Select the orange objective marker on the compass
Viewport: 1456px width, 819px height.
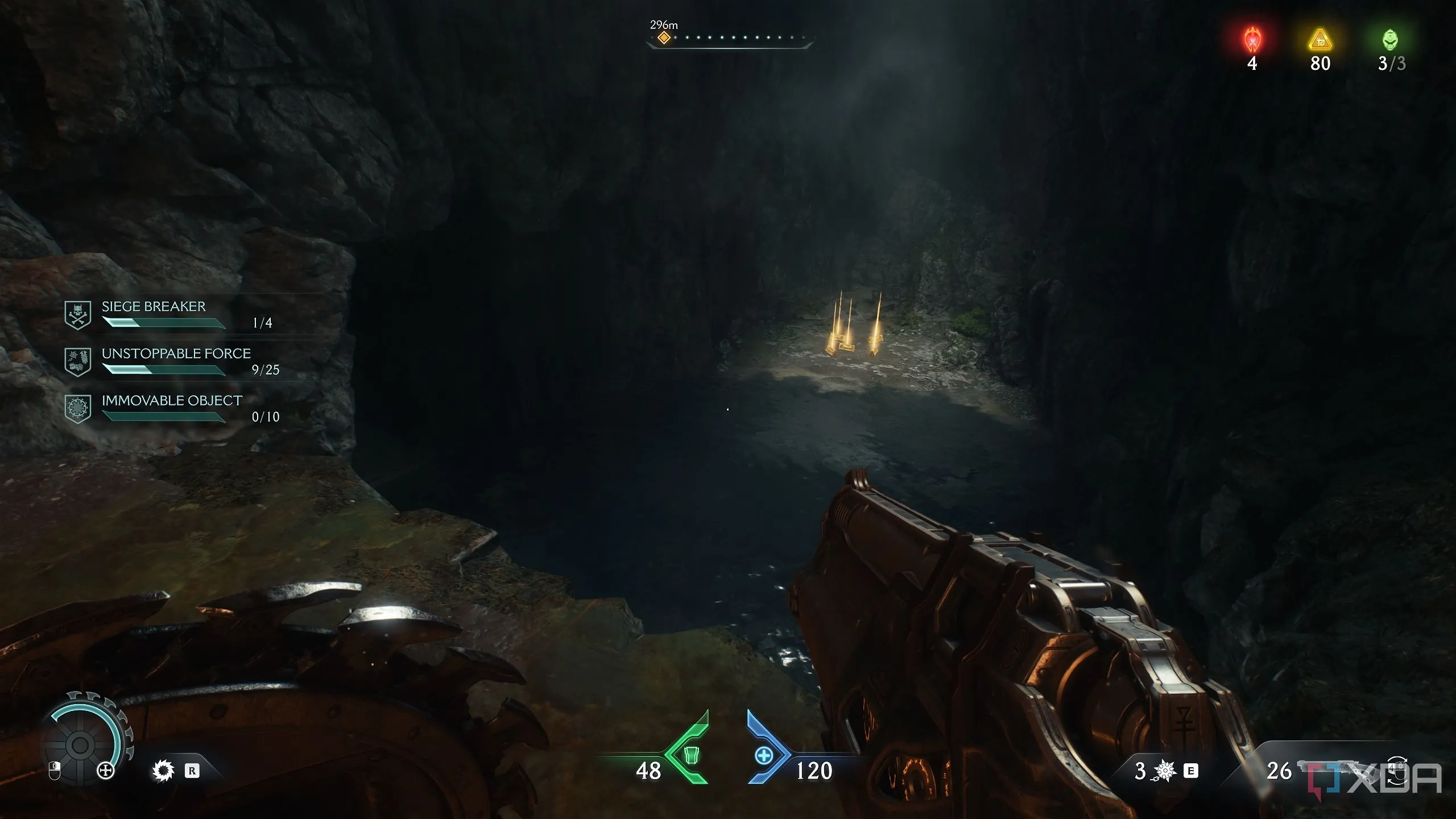click(664, 38)
